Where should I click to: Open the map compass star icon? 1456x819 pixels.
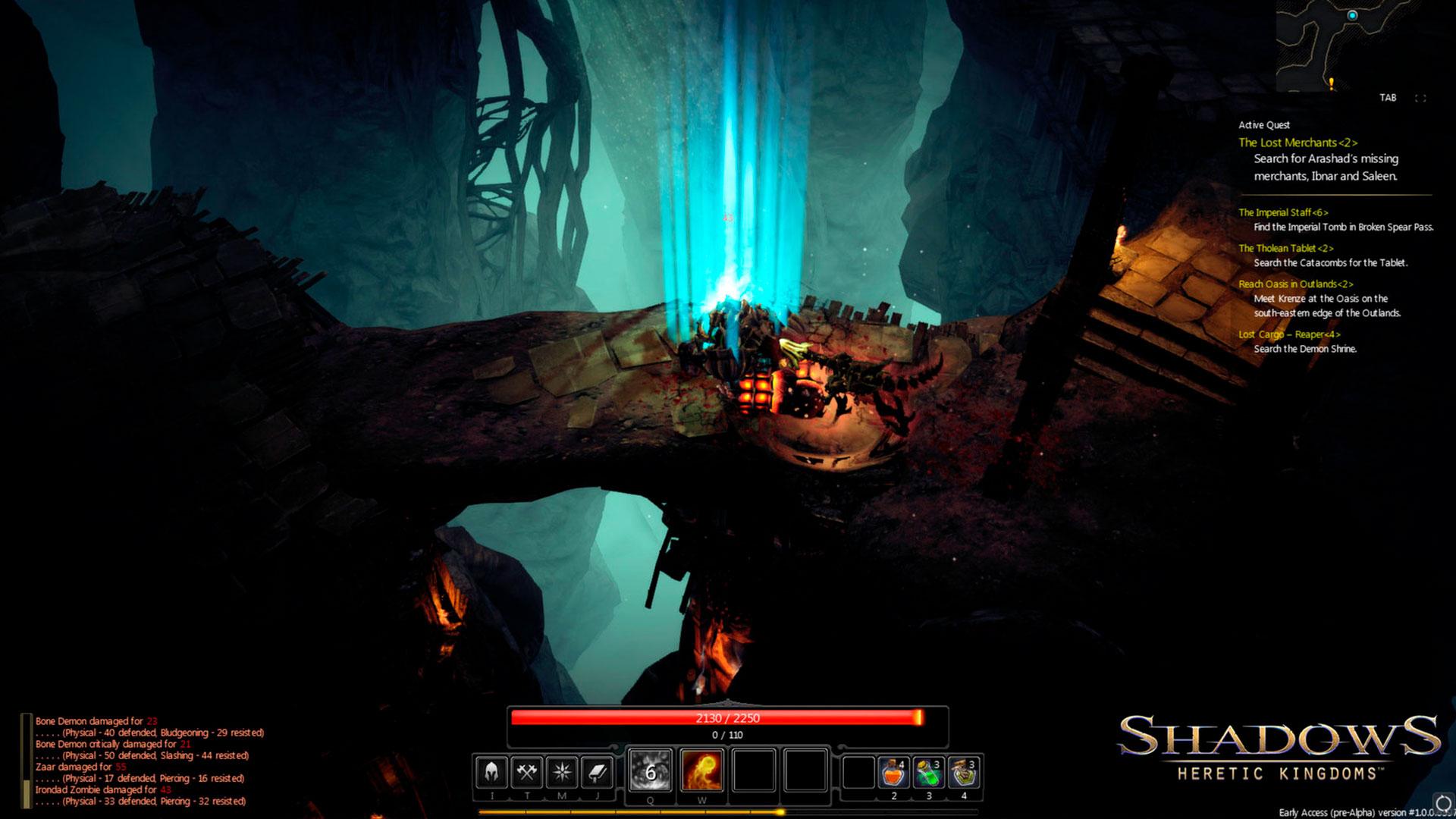562,772
